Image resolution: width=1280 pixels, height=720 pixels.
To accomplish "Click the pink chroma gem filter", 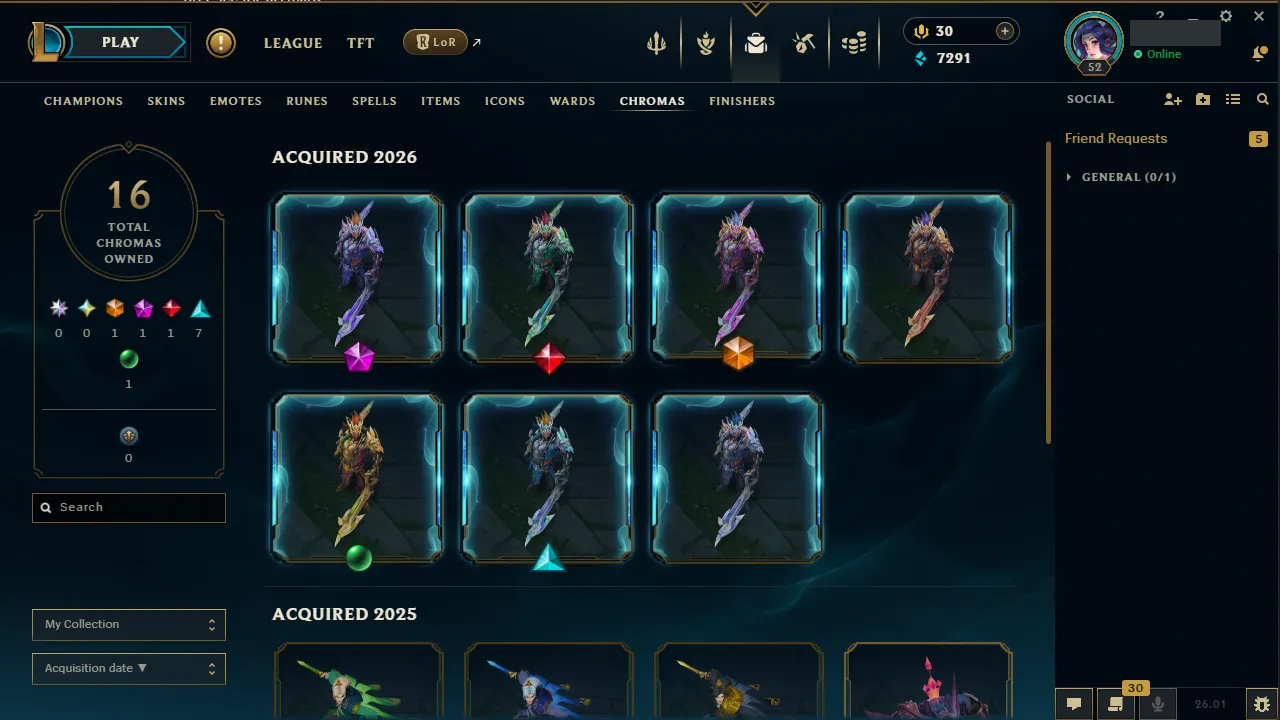I will (x=143, y=307).
